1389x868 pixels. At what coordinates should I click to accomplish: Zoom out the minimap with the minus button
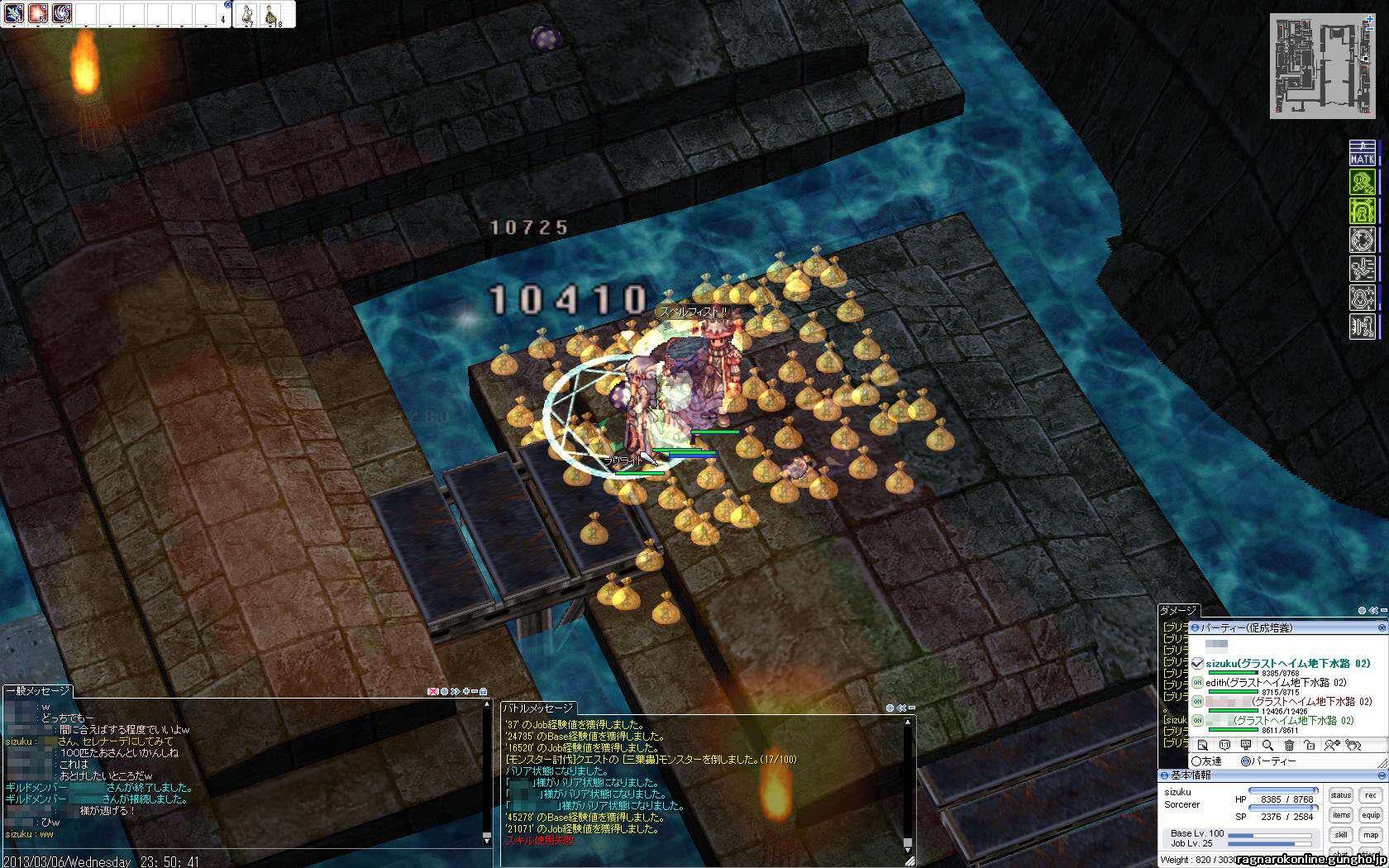coord(1370,31)
